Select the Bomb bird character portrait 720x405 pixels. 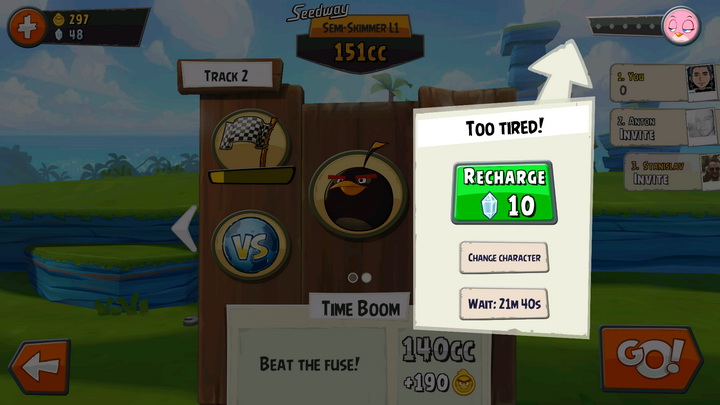coord(358,192)
